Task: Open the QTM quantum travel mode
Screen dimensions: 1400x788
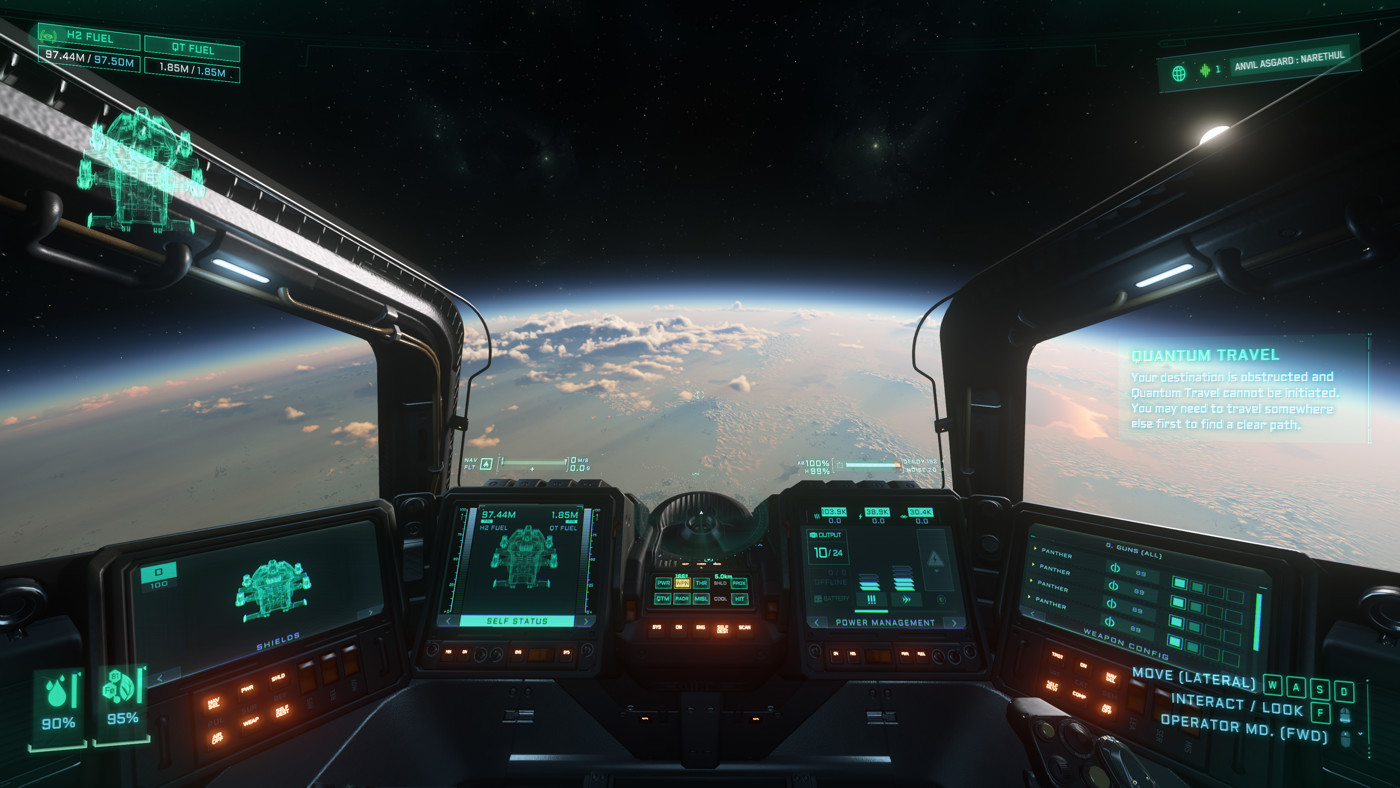Action: pos(663,599)
